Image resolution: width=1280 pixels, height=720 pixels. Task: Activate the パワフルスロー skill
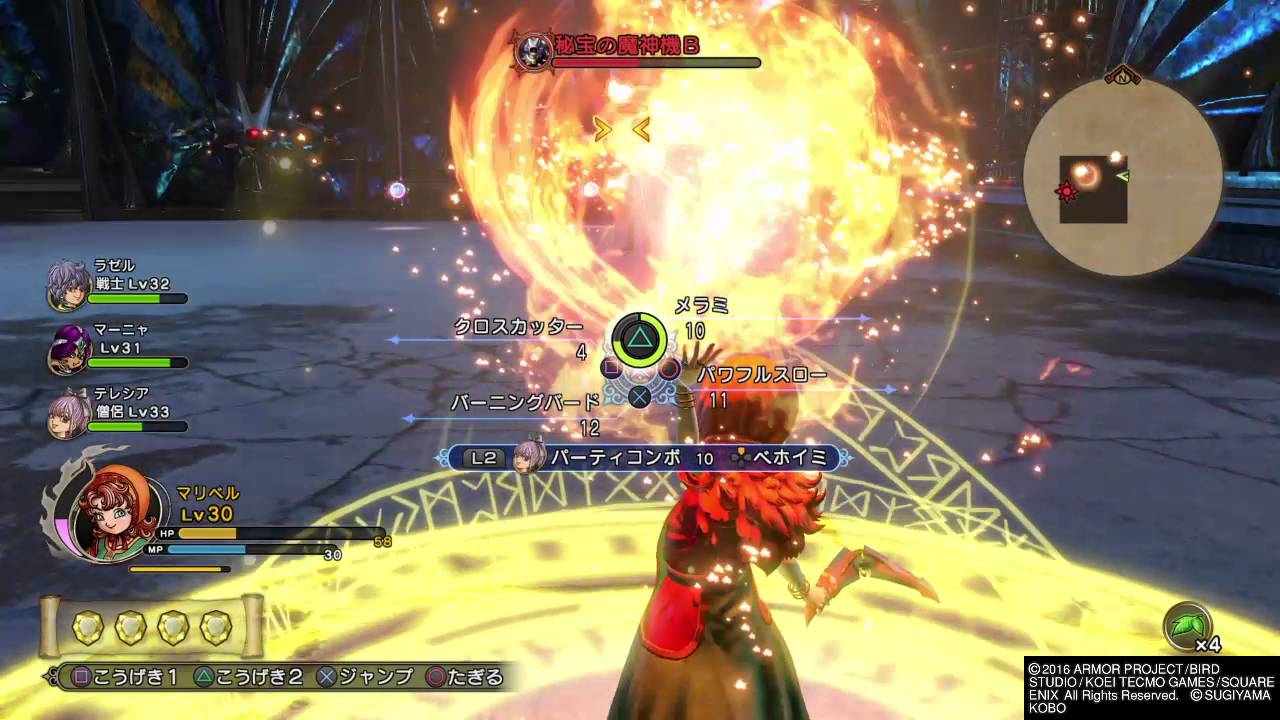click(762, 376)
